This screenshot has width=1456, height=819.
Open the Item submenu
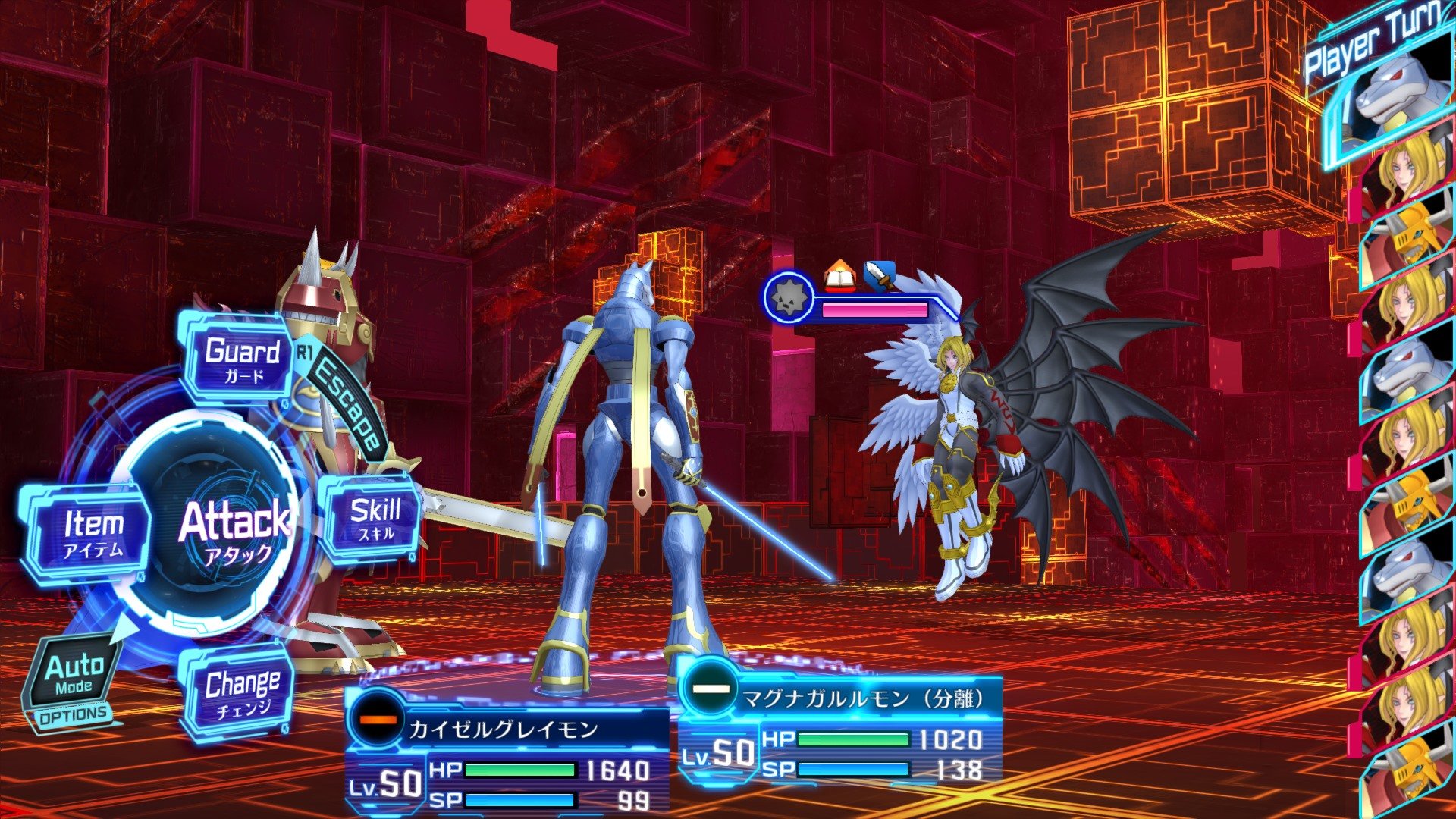click(92, 531)
